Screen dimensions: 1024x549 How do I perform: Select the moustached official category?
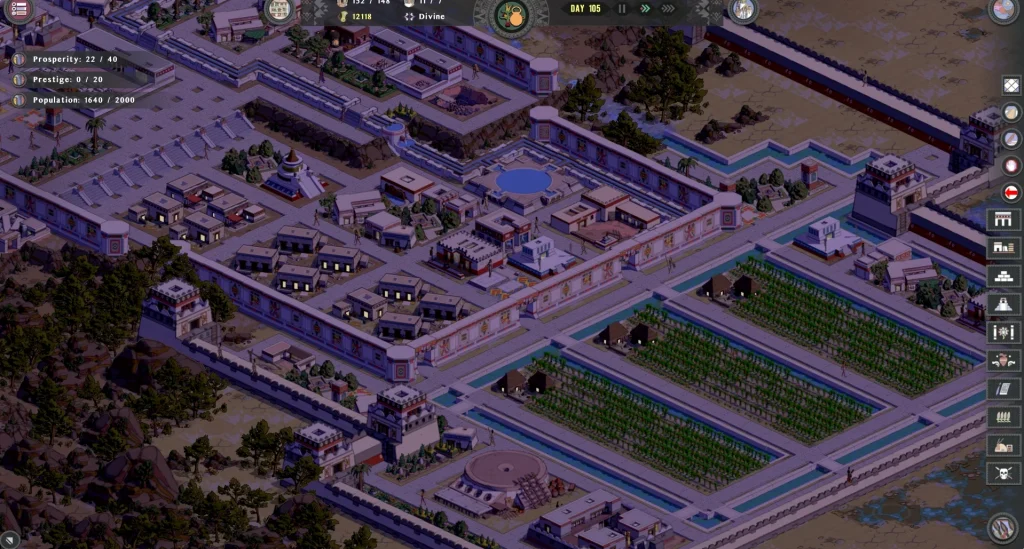(x=1003, y=360)
